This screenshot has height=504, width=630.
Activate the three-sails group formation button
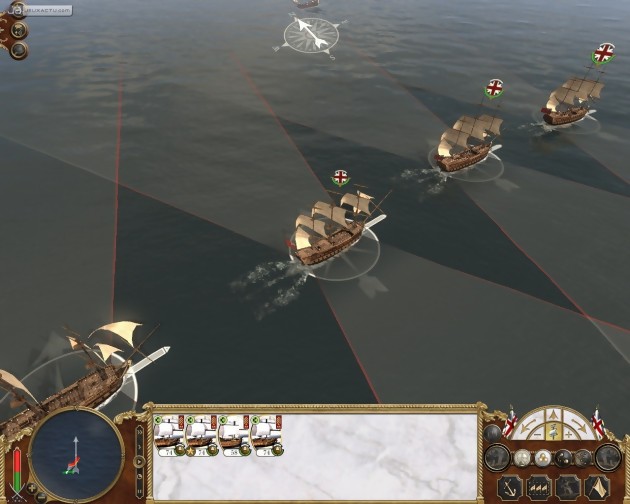(539, 488)
